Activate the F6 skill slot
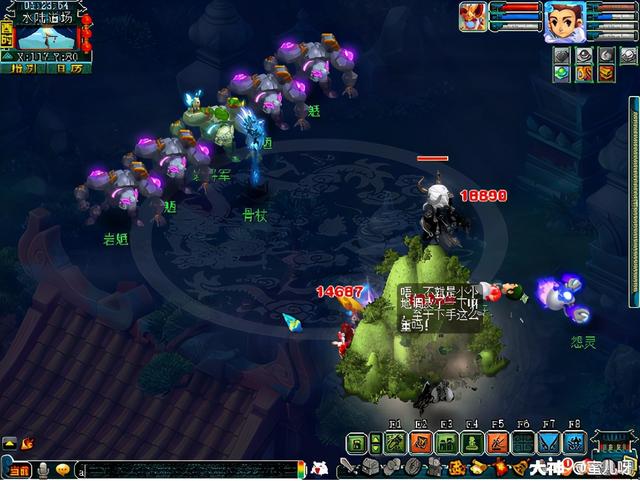This screenshot has height=481, width=640. [x=523, y=443]
